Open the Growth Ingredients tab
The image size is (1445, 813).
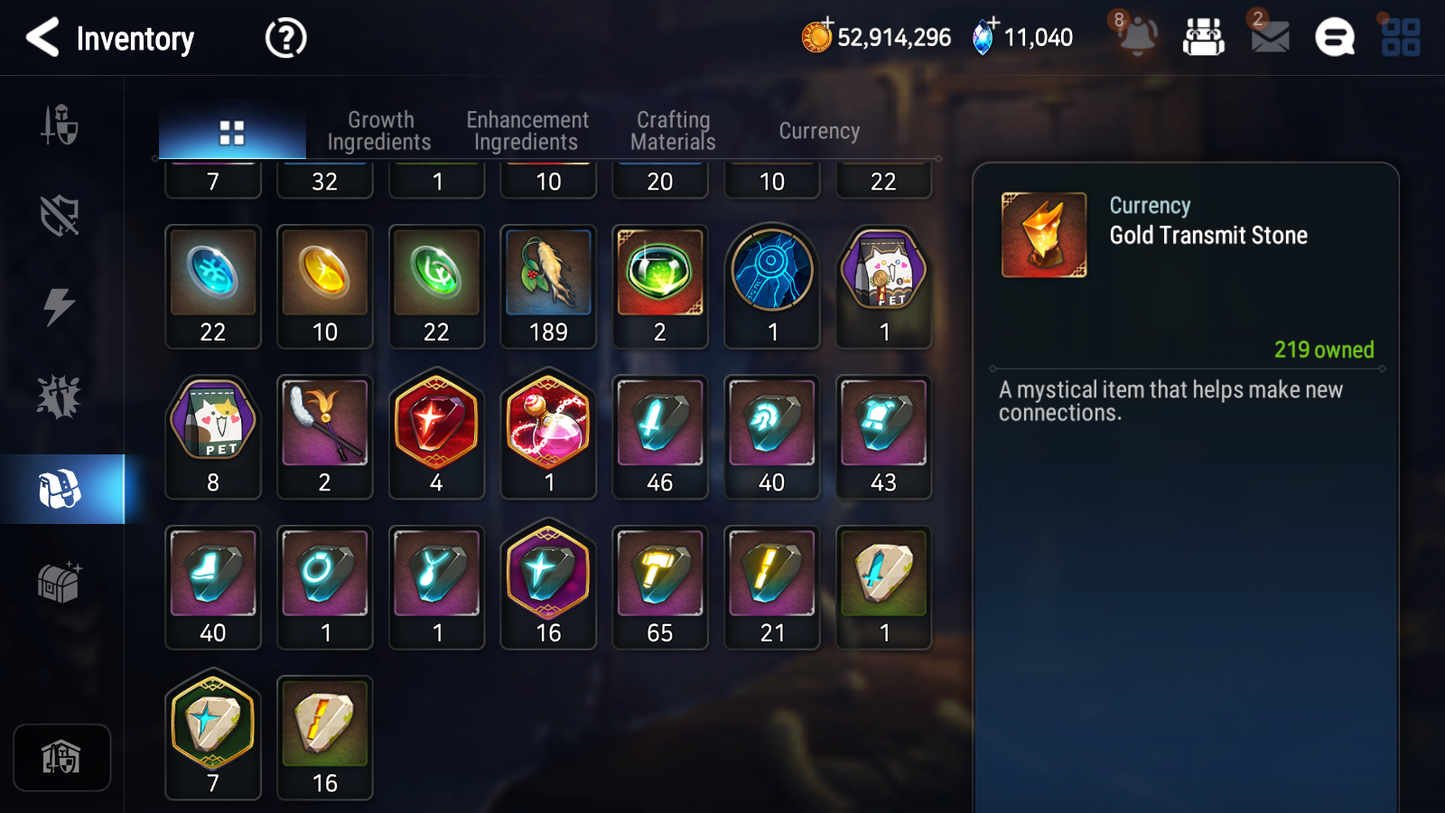[380, 131]
